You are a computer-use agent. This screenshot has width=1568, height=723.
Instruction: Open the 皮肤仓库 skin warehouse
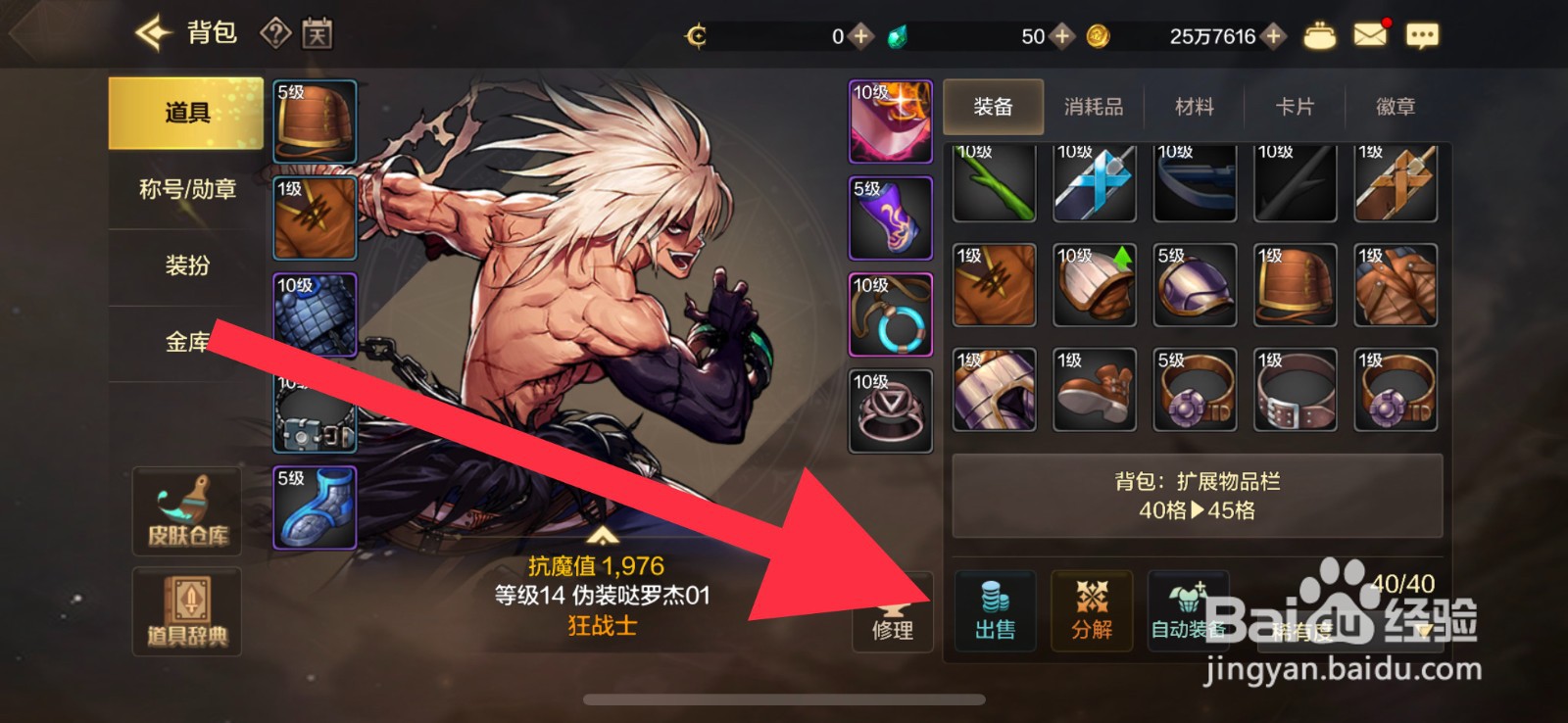pyautogui.click(x=186, y=510)
